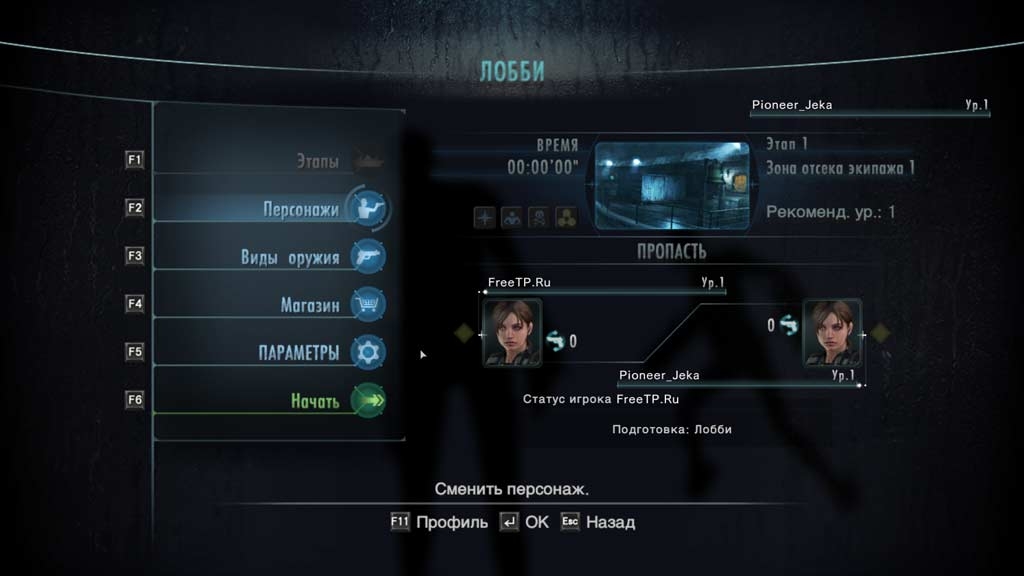Select the Персонажи menu entry
Screen dimensions: 1024x576
(x=301, y=210)
